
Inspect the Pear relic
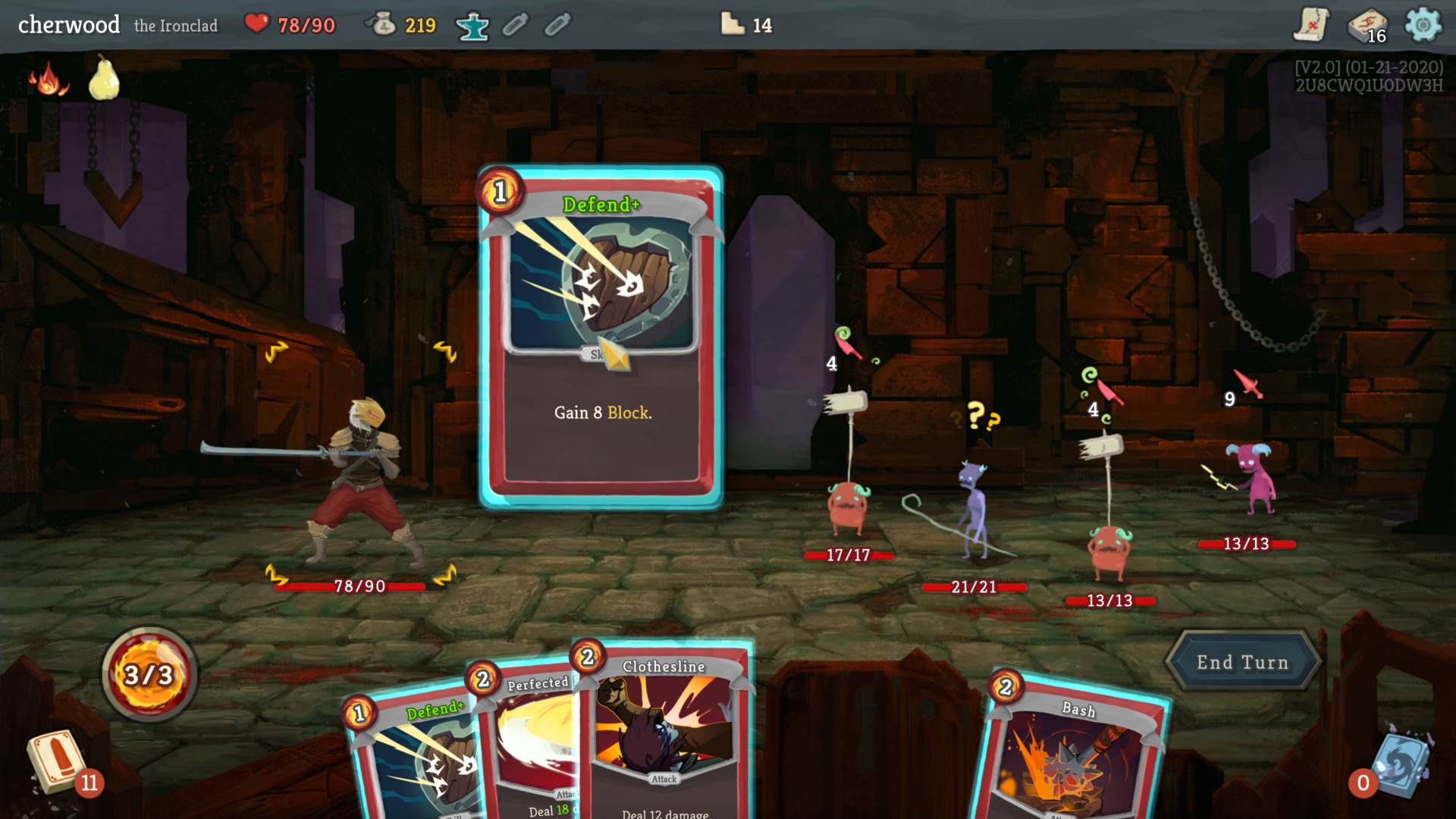coord(104,78)
